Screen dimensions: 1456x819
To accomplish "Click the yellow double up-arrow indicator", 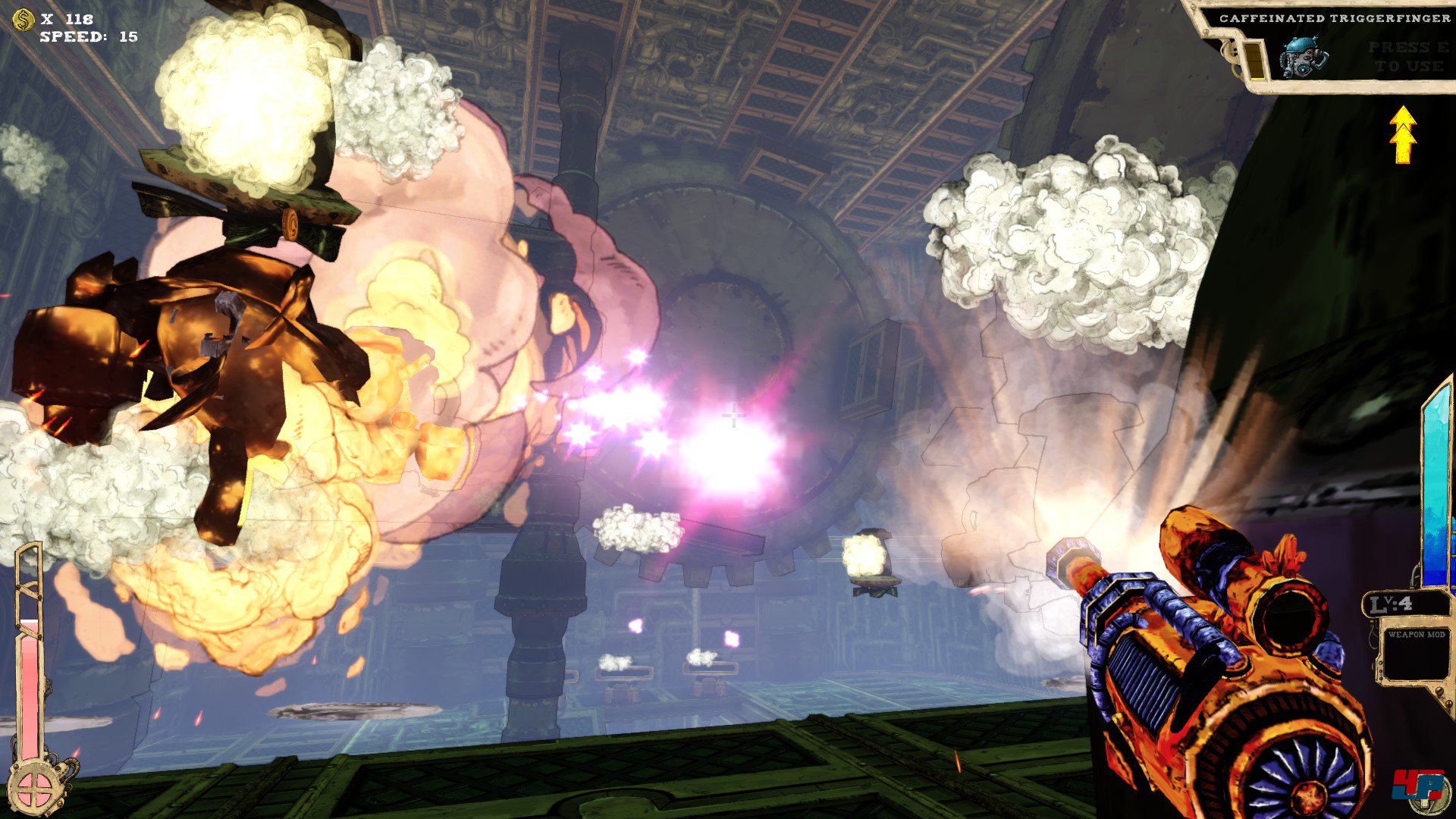I will coord(1403,135).
